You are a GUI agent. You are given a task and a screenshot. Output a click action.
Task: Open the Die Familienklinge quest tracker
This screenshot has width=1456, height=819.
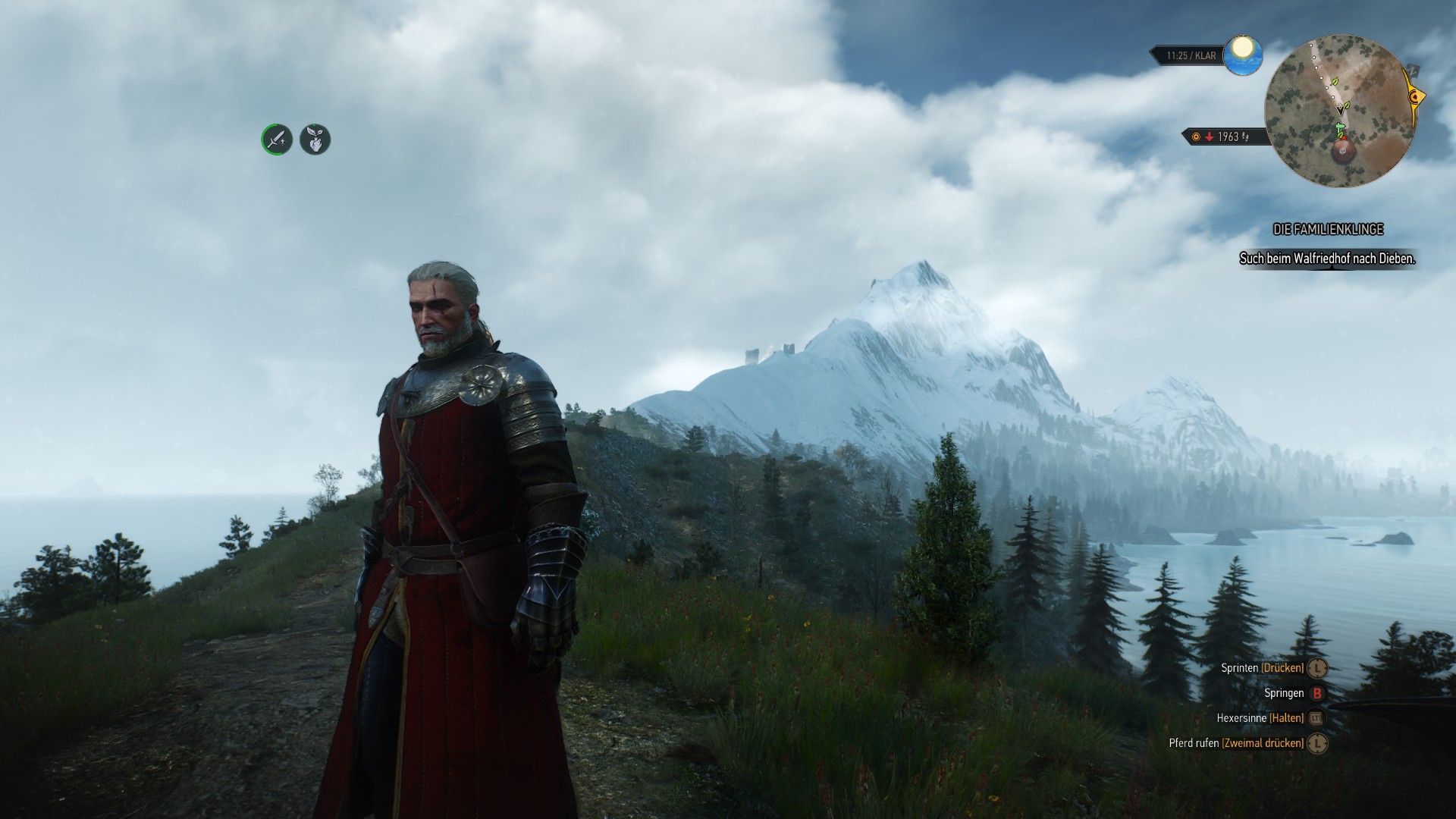[1328, 229]
